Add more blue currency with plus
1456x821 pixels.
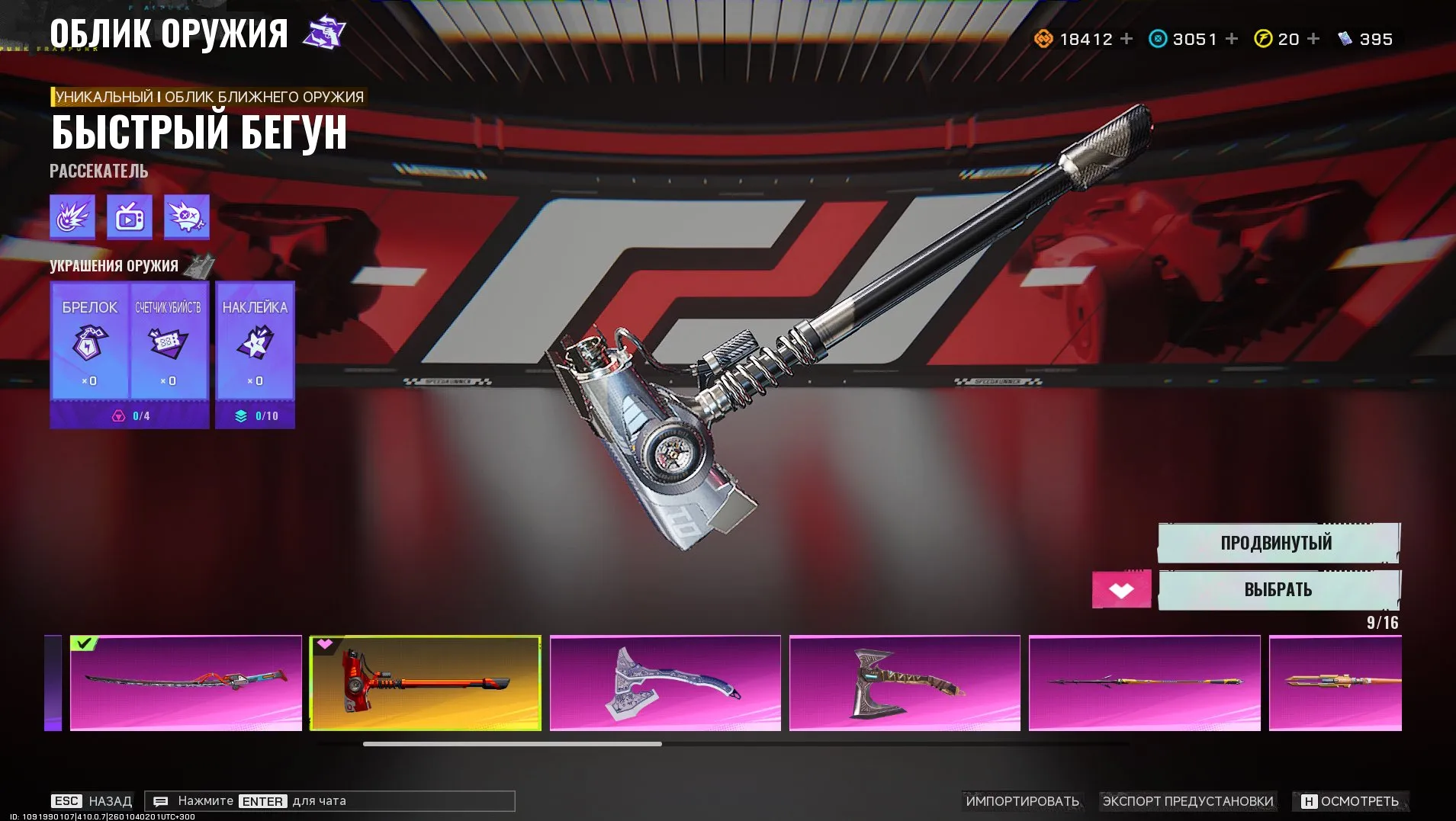click(x=1232, y=39)
